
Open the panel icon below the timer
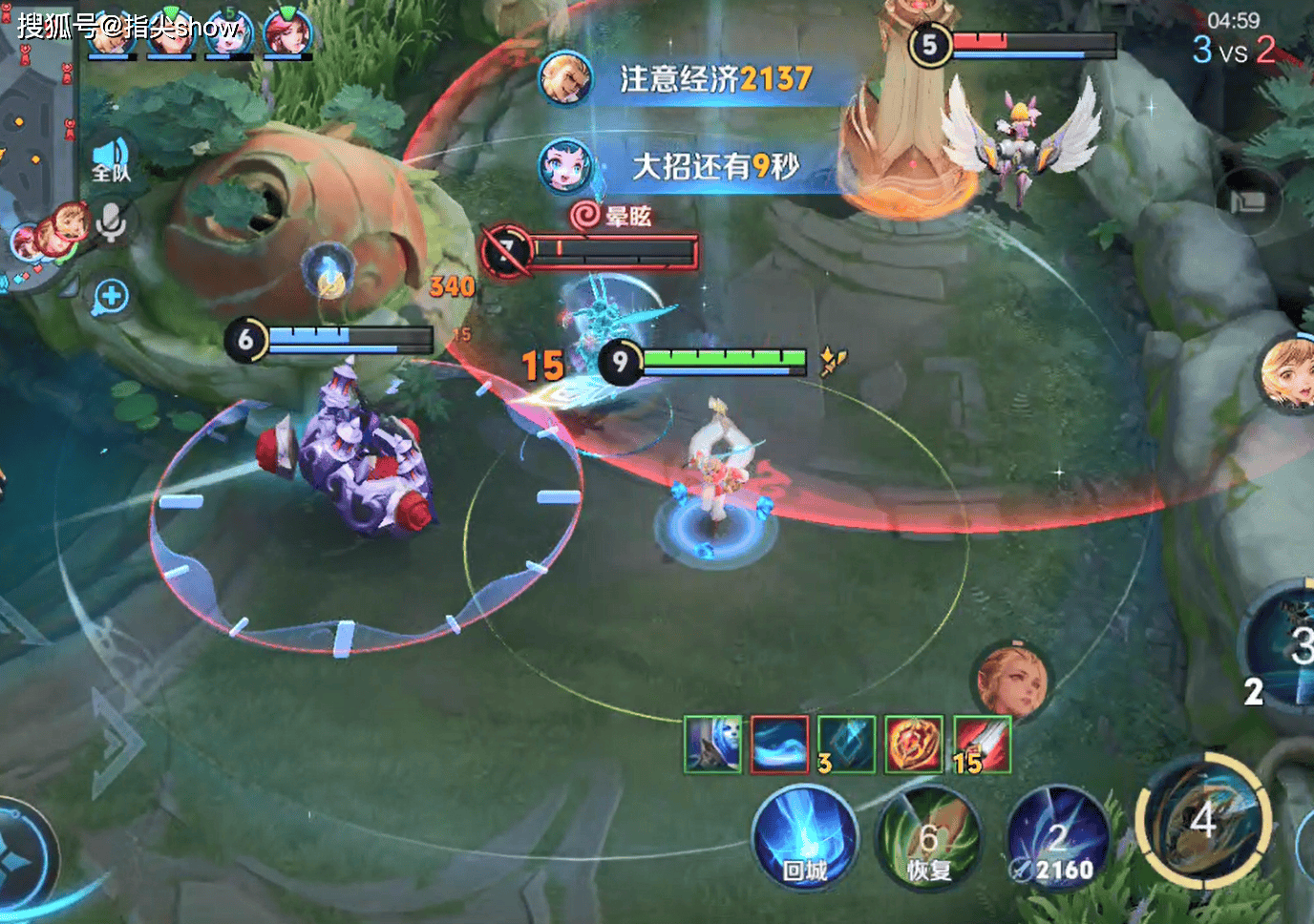(x=1247, y=202)
